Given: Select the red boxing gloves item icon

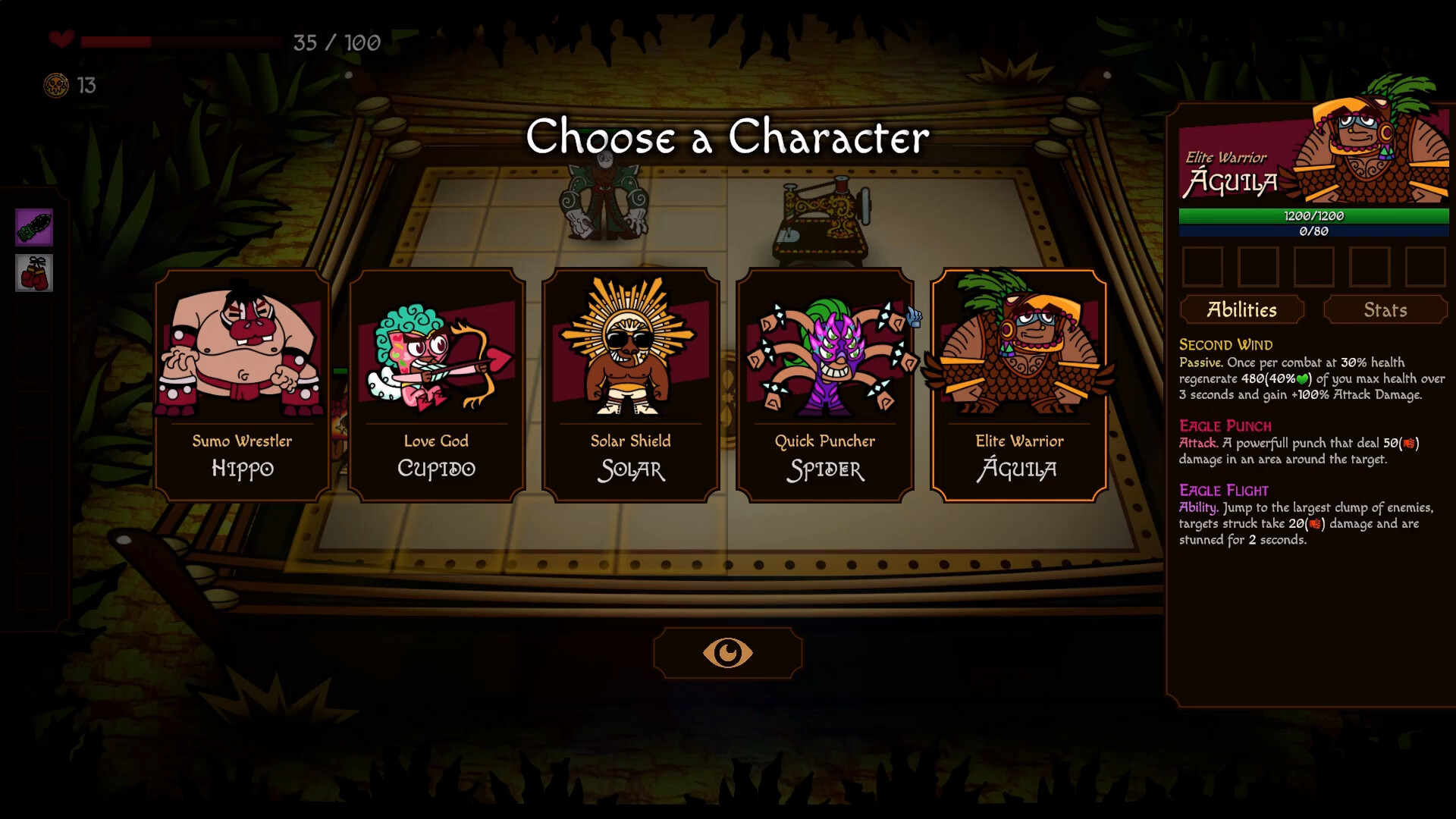Looking at the screenshot, I should click(33, 273).
